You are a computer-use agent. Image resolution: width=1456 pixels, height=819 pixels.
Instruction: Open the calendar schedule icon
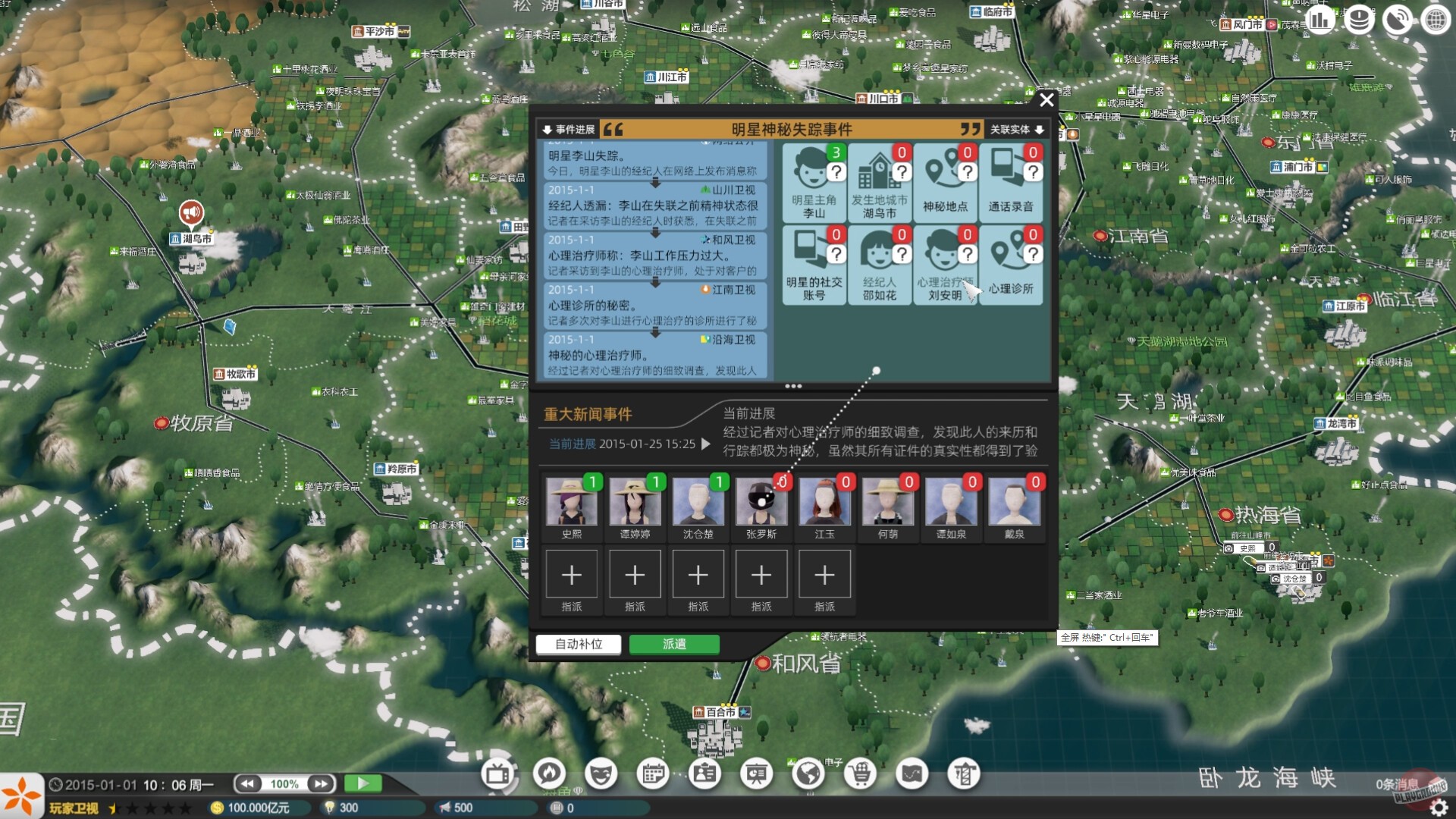tap(653, 775)
